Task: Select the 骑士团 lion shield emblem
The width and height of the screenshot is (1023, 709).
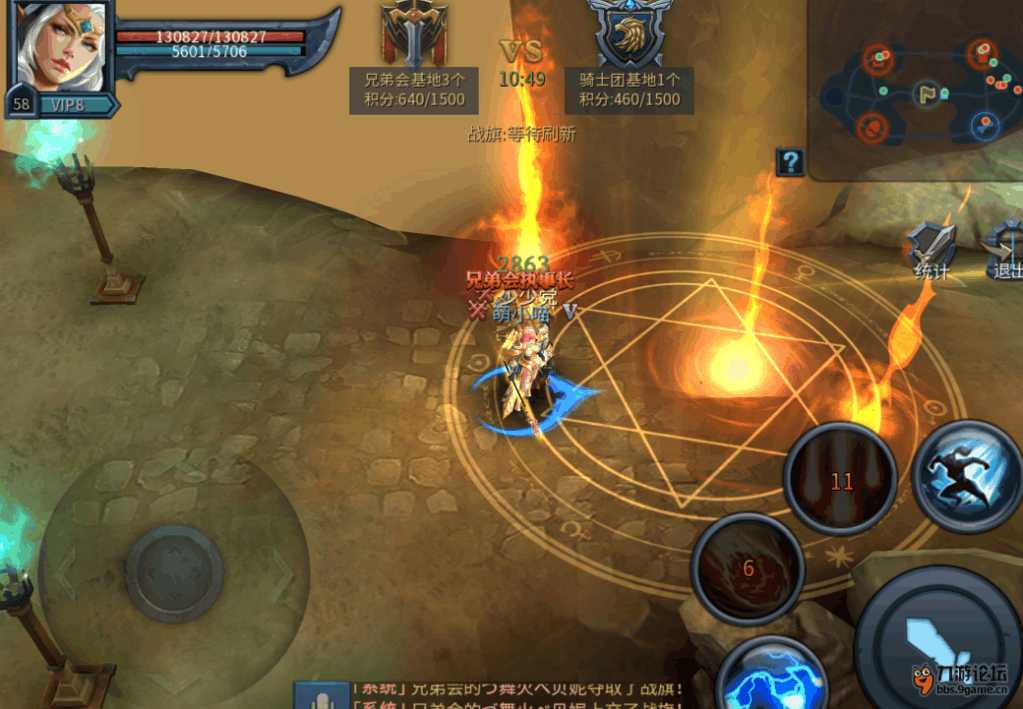Action: 630,33
